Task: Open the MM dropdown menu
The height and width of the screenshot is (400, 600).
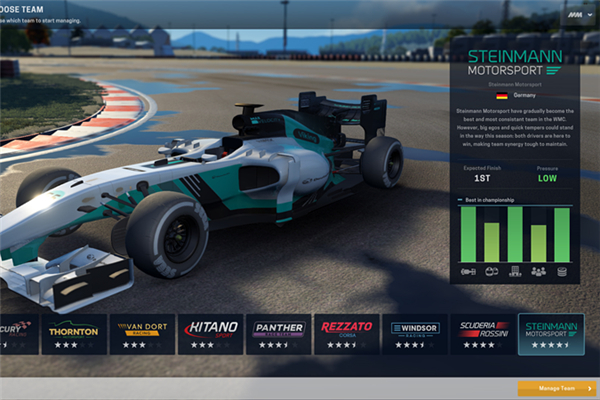Action: tap(578, 16)
